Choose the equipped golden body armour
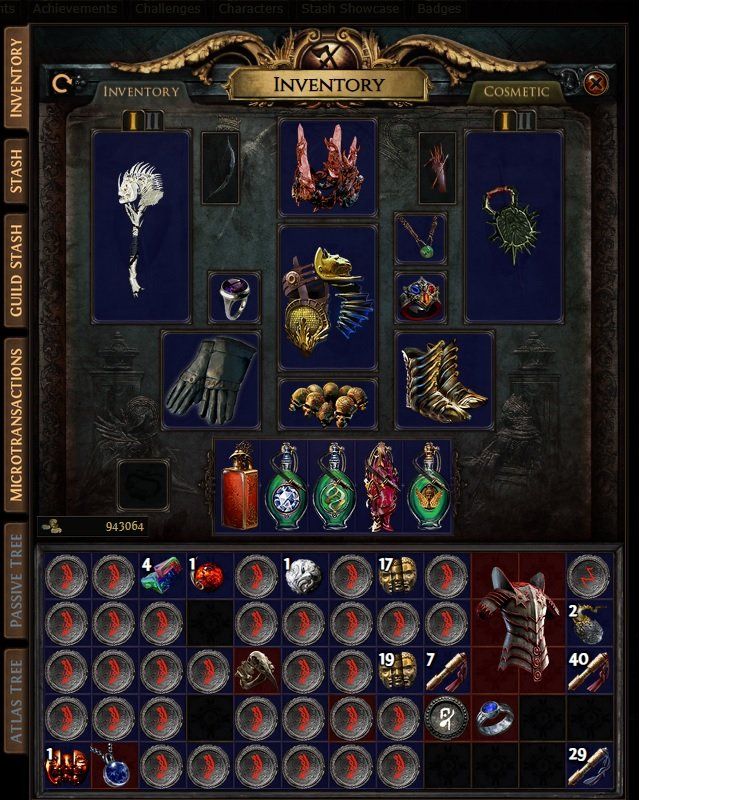Viewport: 734px width, 800px height. coord(327,297)
